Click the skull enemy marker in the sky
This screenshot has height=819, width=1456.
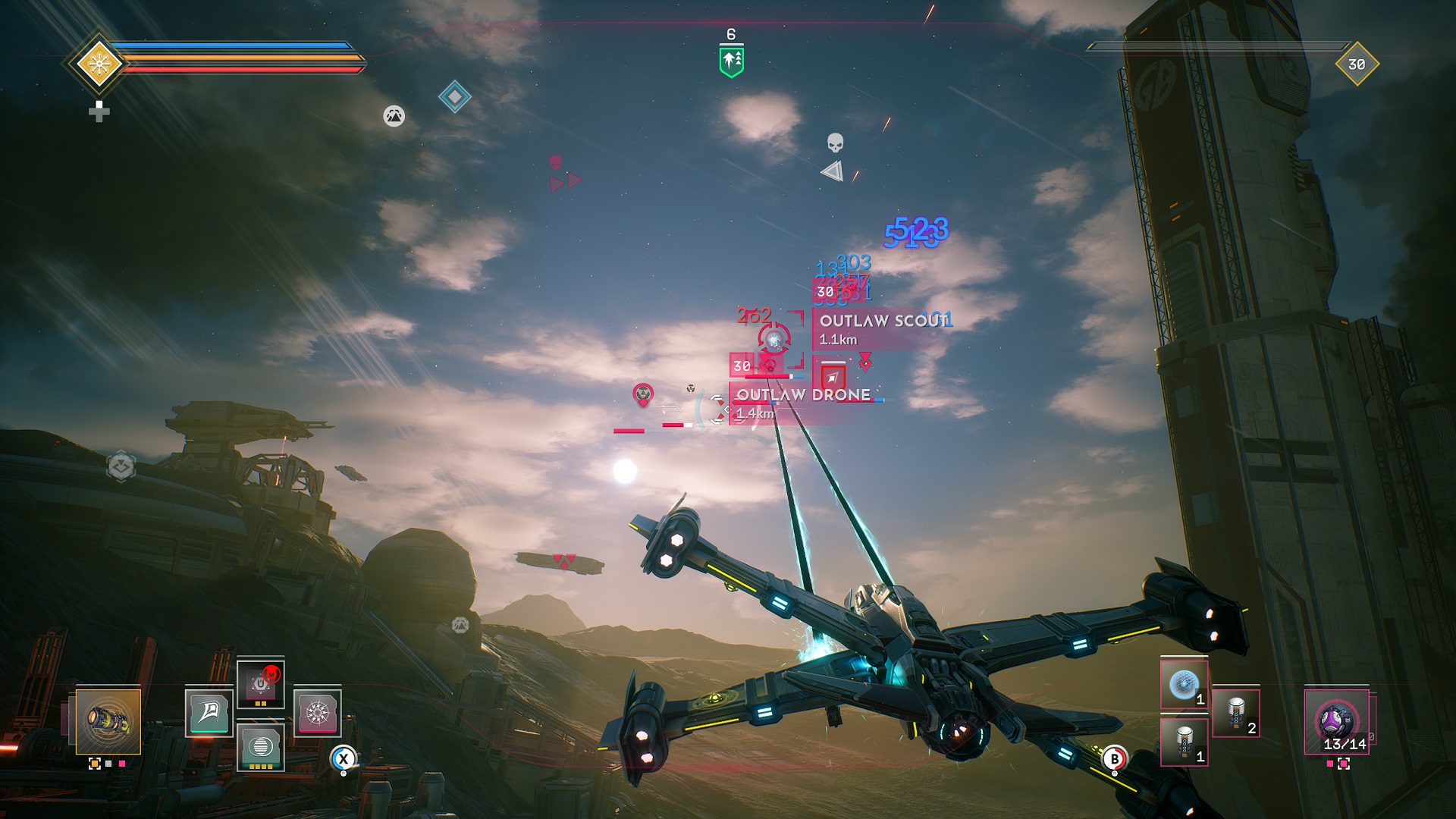click(835, 143)
